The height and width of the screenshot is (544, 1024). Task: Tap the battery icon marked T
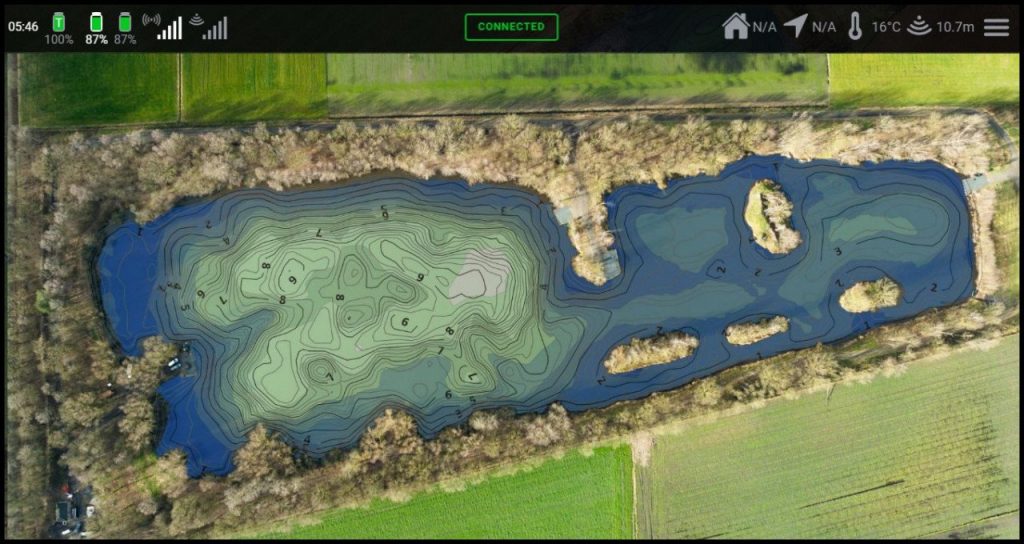point(58,21)
